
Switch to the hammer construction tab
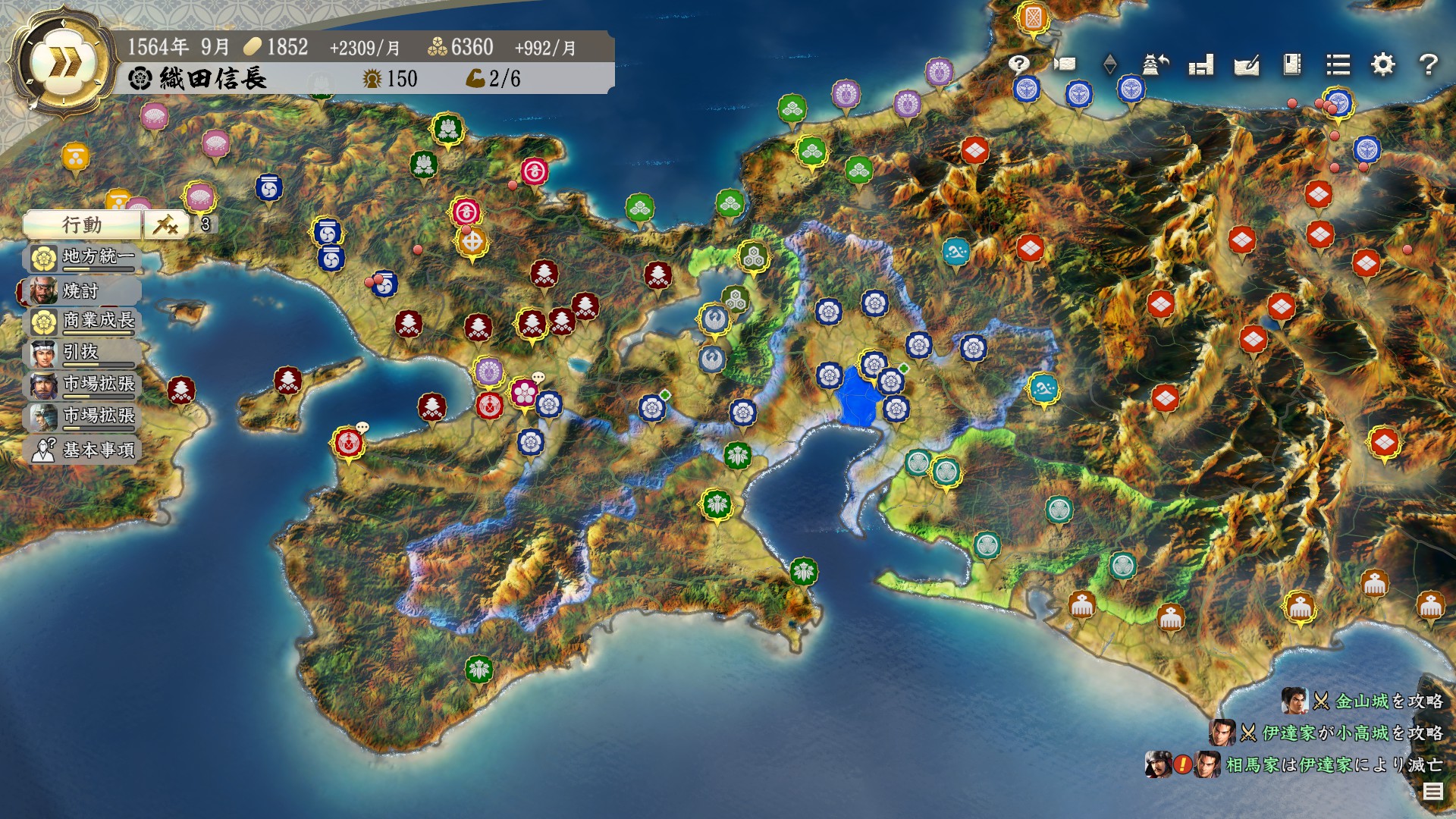click(166, 224)
